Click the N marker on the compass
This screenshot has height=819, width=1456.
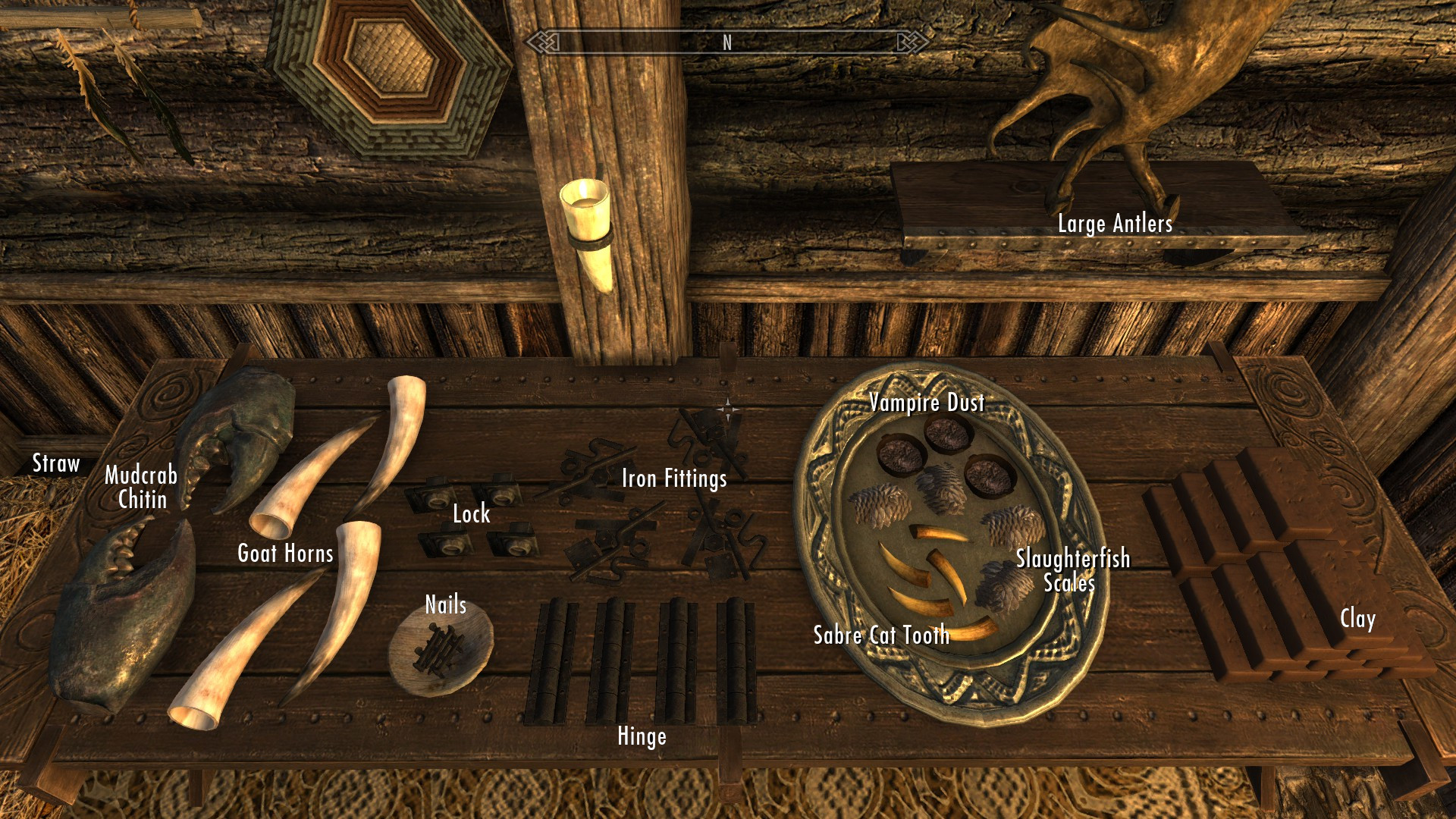(x=726, y=43)
